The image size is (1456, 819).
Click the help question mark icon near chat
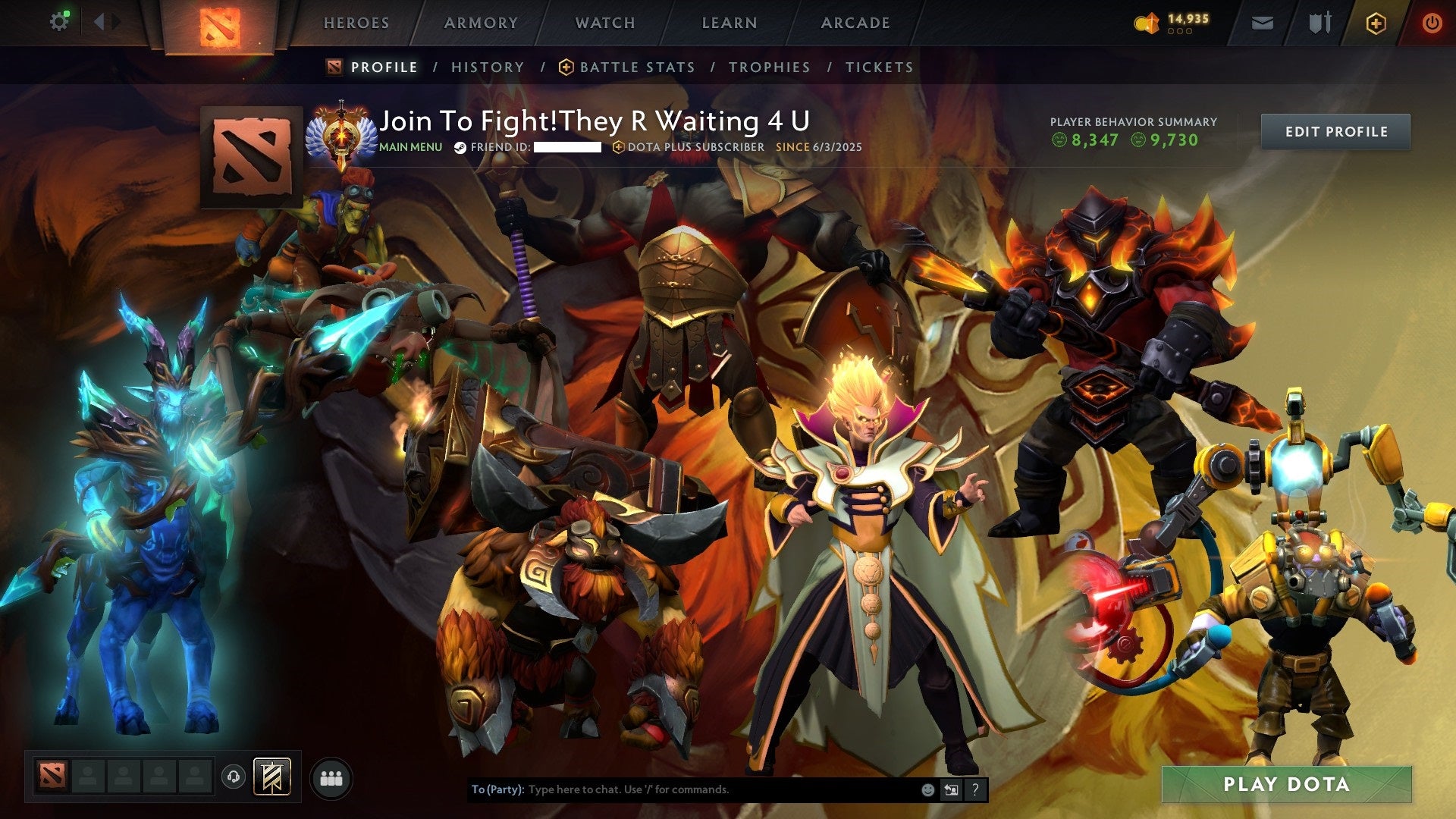coord(974,790)
